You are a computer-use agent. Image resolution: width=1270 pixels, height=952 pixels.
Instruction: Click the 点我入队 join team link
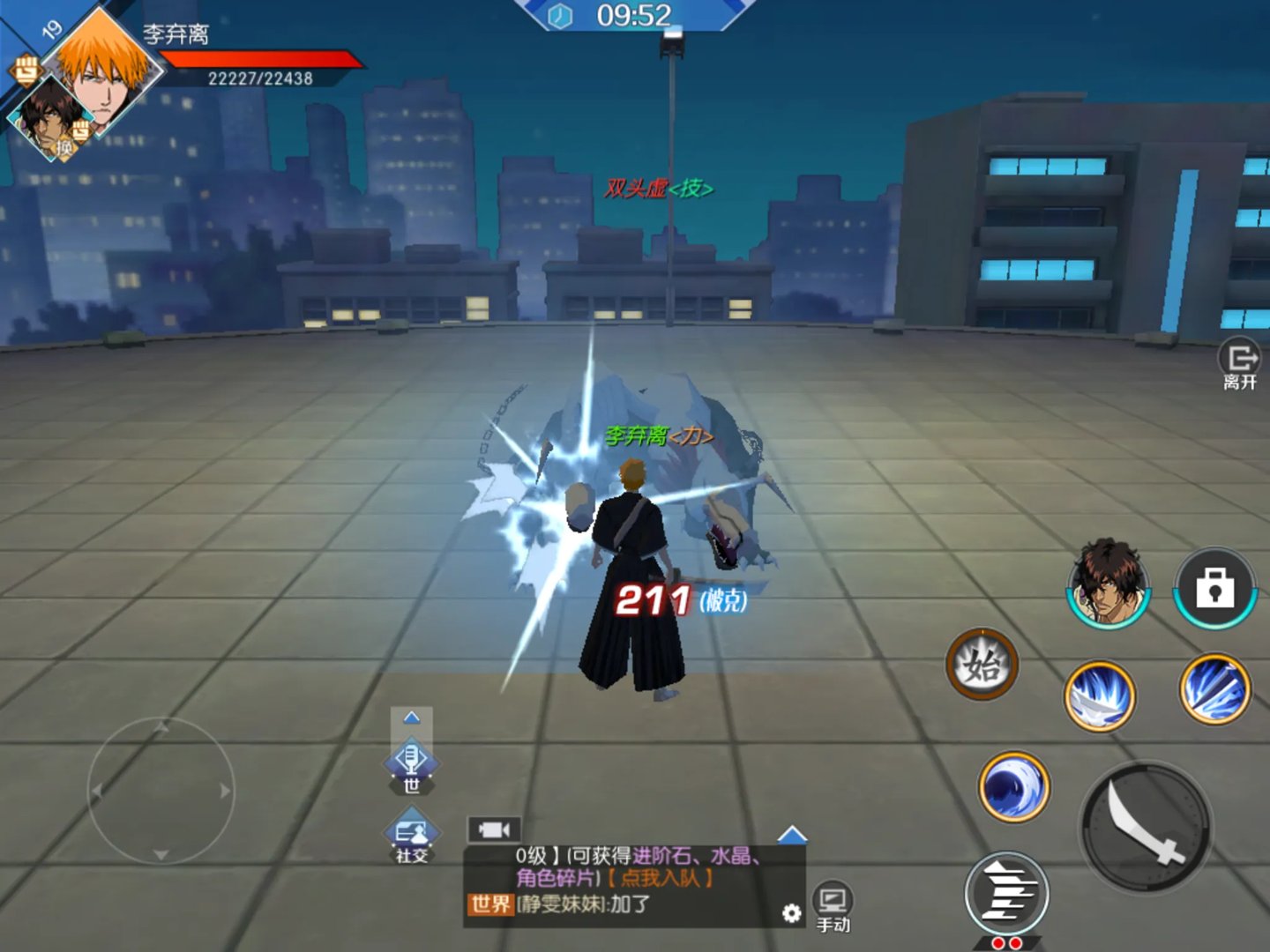(x=660, y=878)
